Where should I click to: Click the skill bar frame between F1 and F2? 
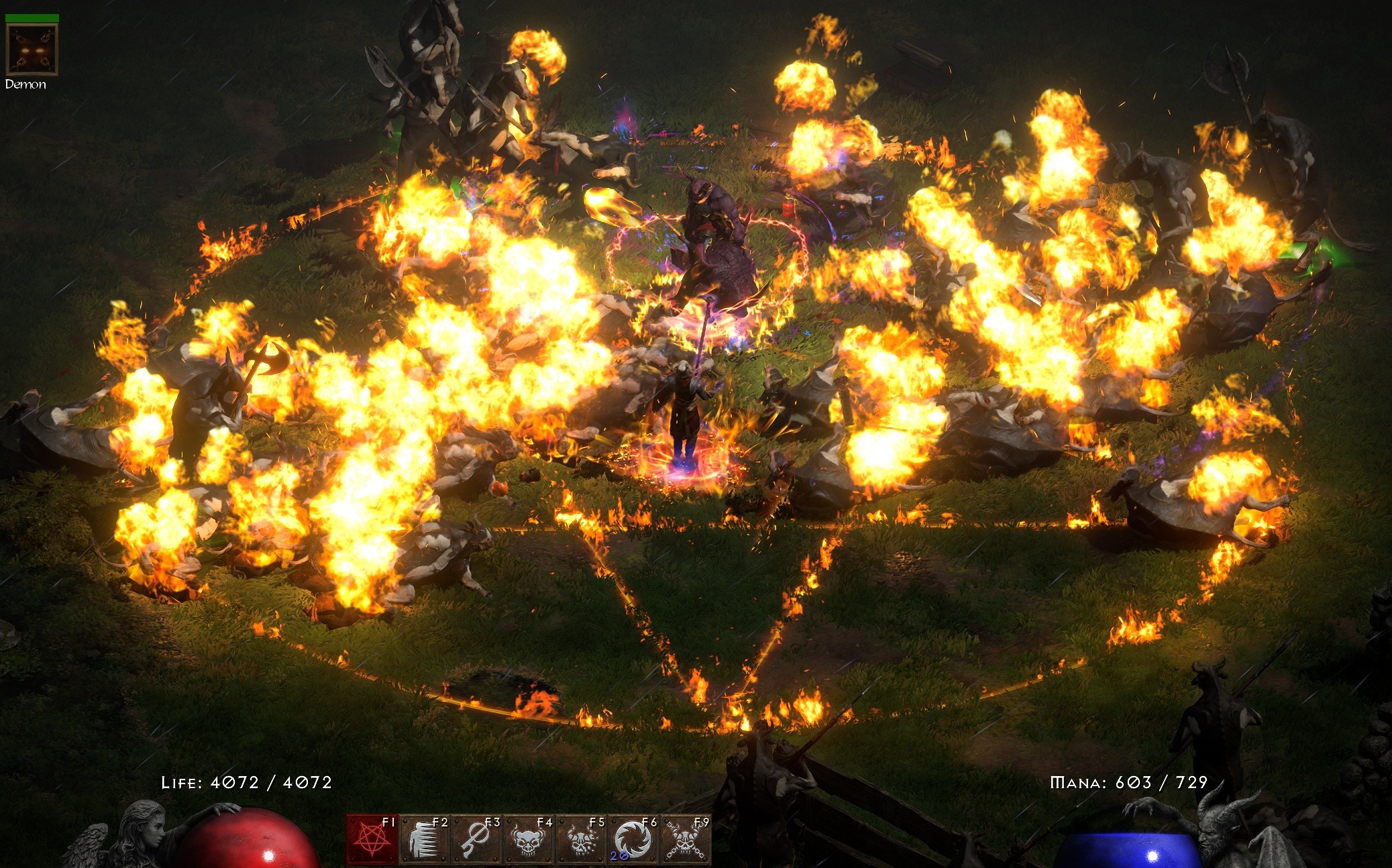[398, 839]
